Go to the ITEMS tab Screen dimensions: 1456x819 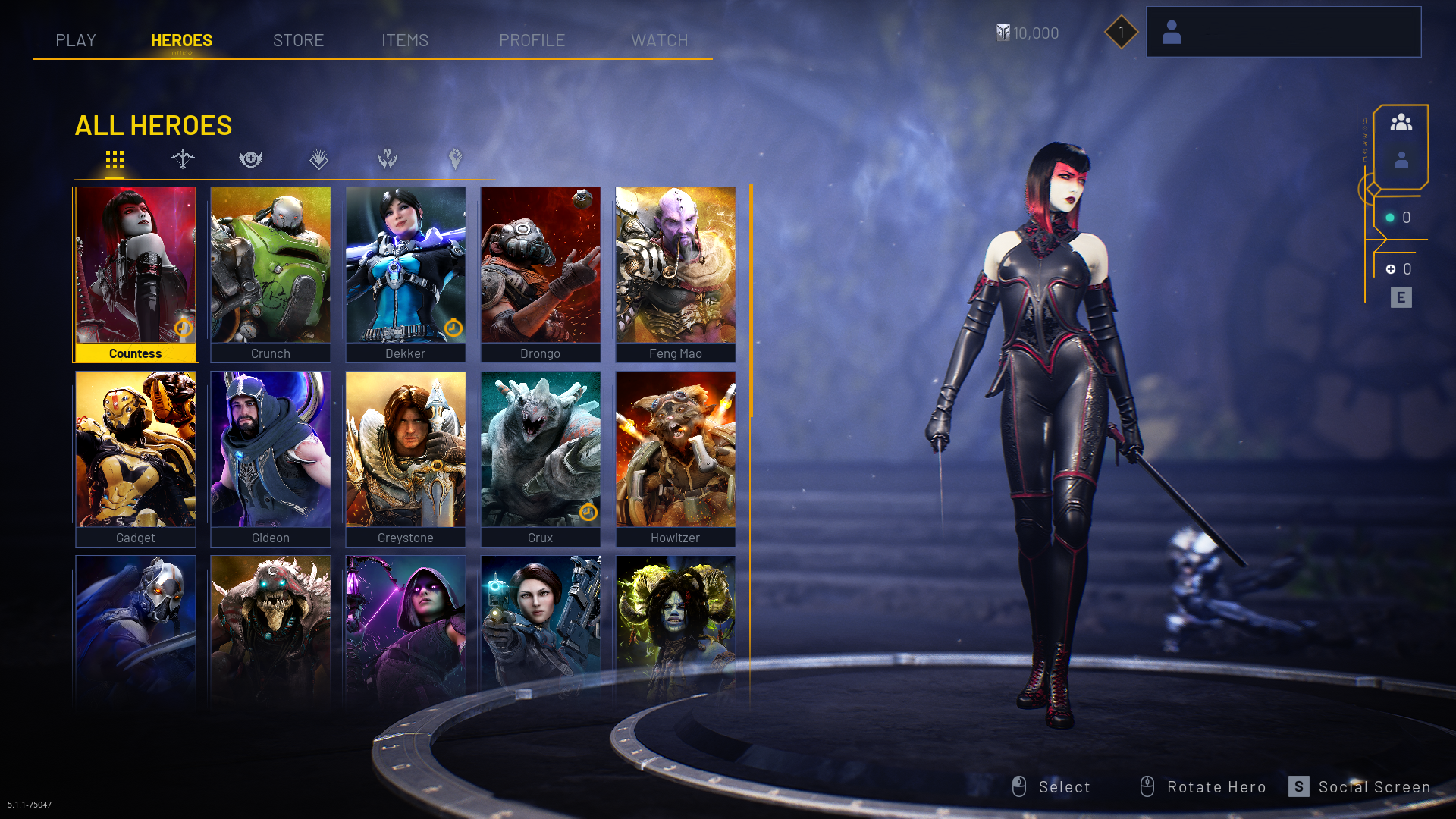point(405,40)
